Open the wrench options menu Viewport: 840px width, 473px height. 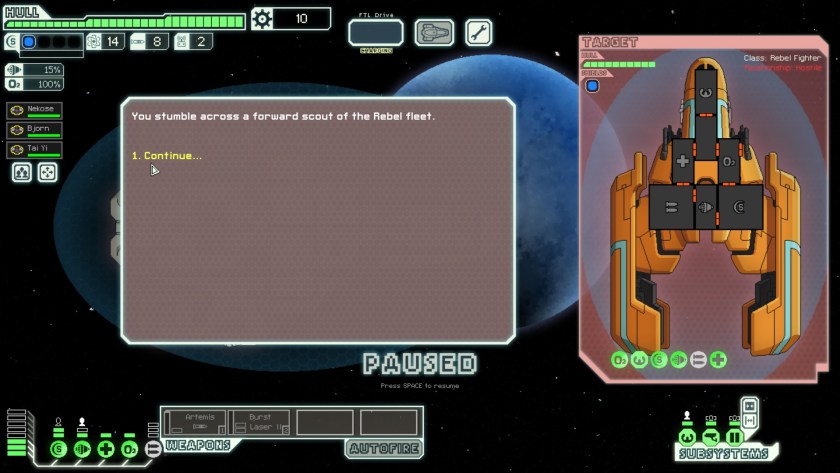pyautogui.click(x=478, y=32)
